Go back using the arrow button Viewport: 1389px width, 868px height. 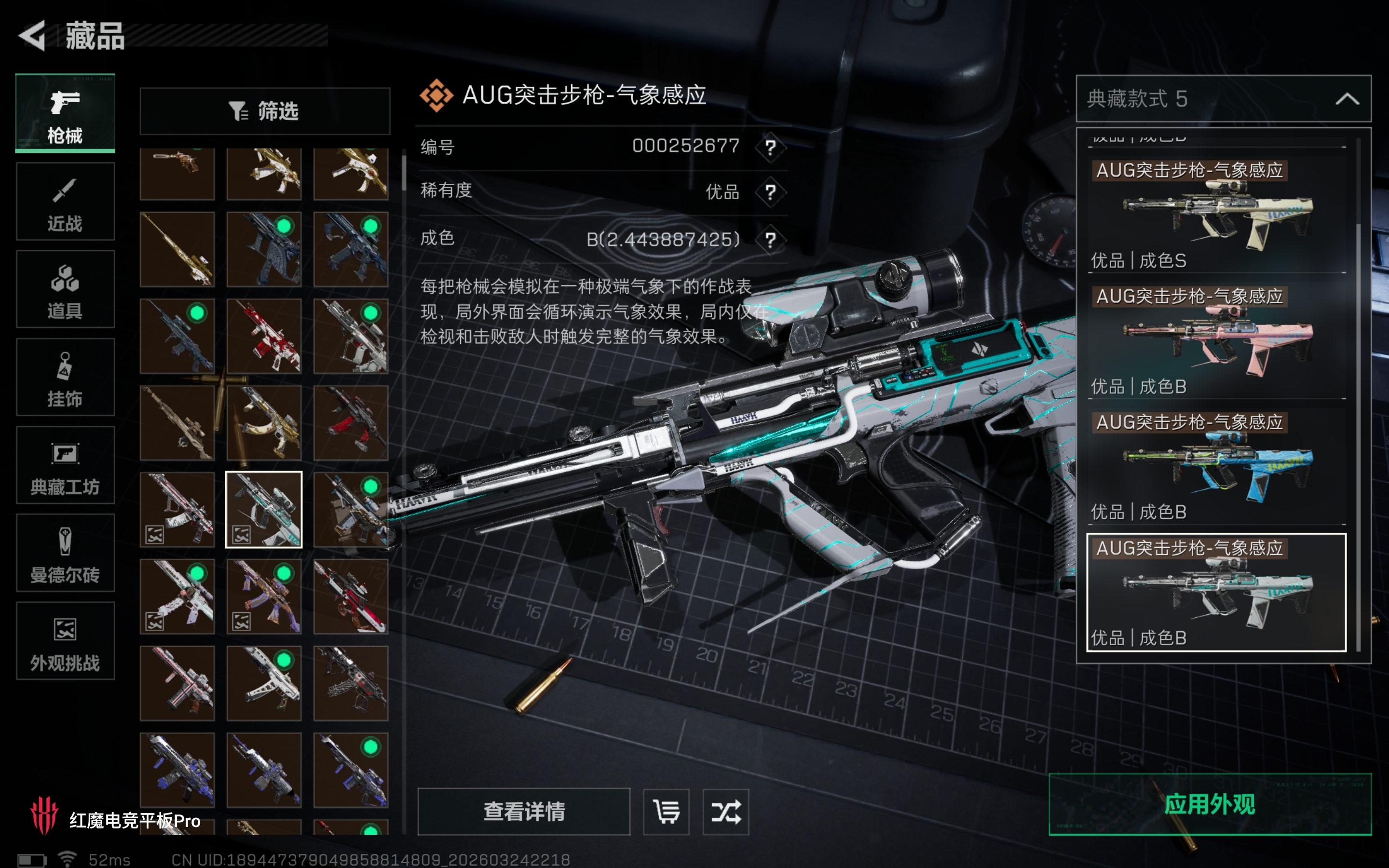point(32,36)
